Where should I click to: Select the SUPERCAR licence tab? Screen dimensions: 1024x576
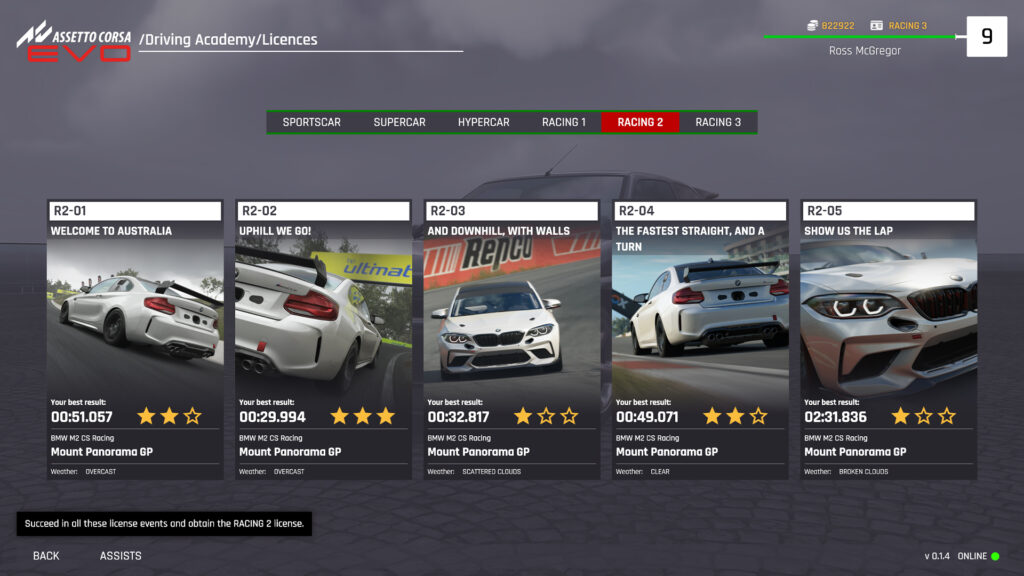point(399,122)
